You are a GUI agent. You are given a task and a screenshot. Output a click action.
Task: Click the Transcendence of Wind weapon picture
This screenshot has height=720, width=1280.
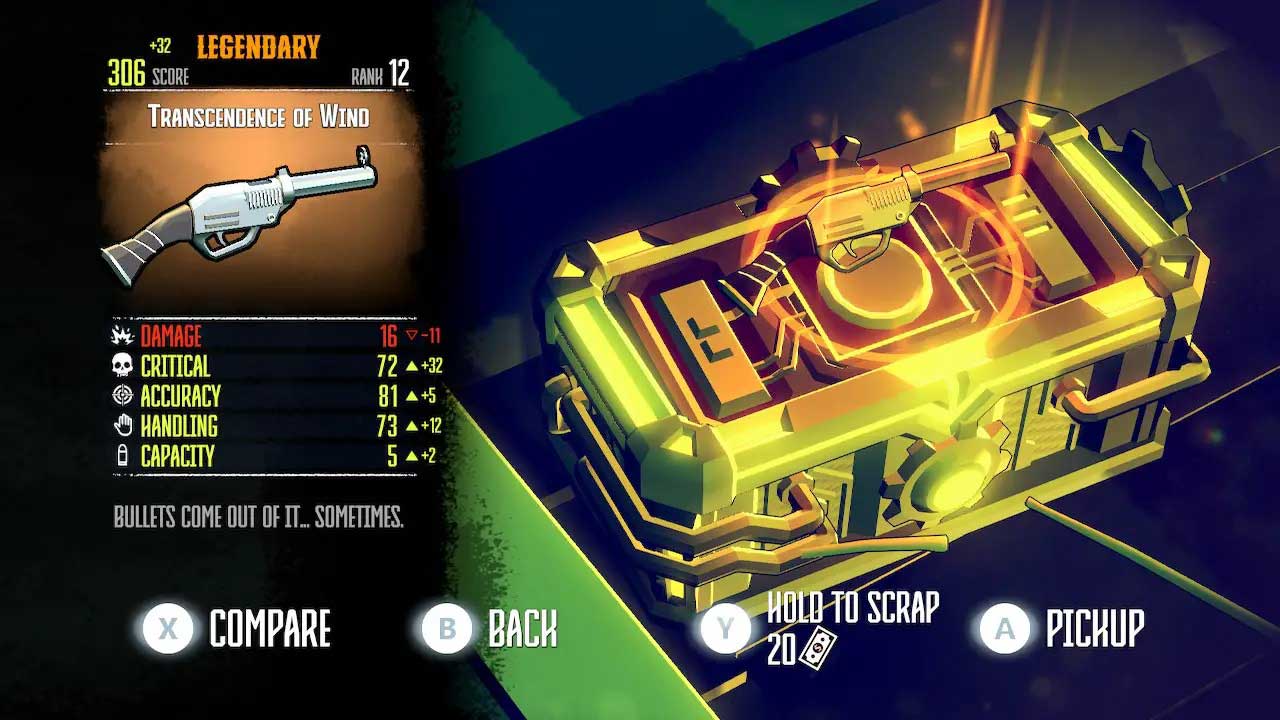pos(240,212)
